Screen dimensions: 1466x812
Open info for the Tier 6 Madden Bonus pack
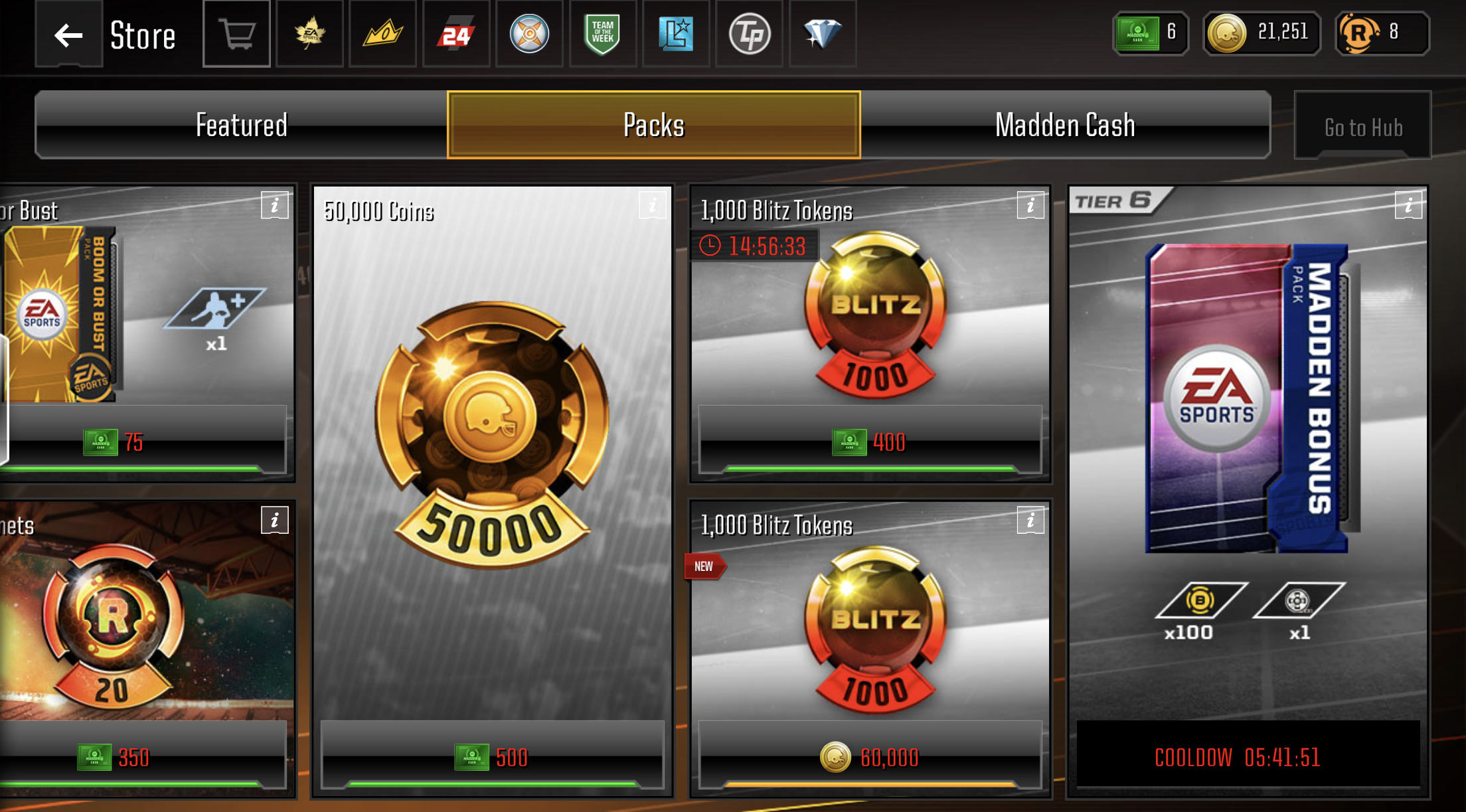1408,205
